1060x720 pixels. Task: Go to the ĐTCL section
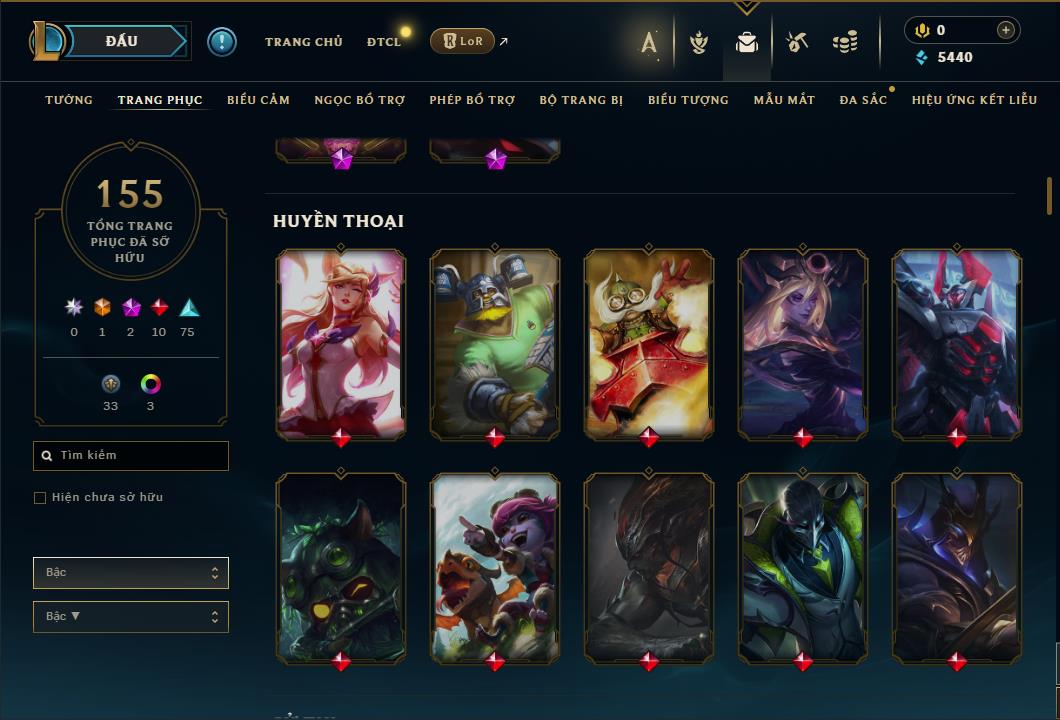click(383, 42)
